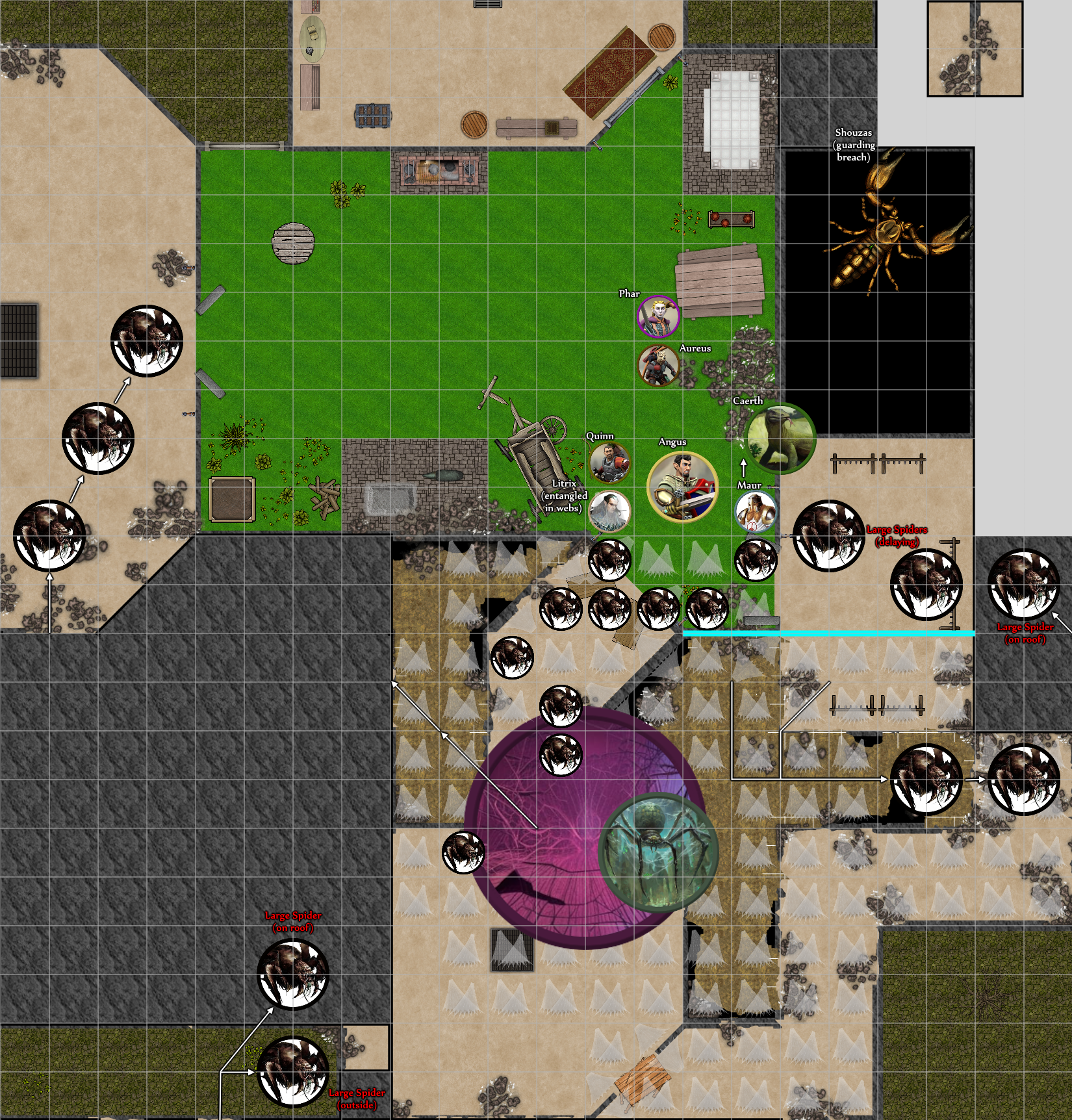Select the Phar character token
Image resolution: width=1072 pixels, height=1120 pixels.
pyautogui.click(x=658, y=317)
